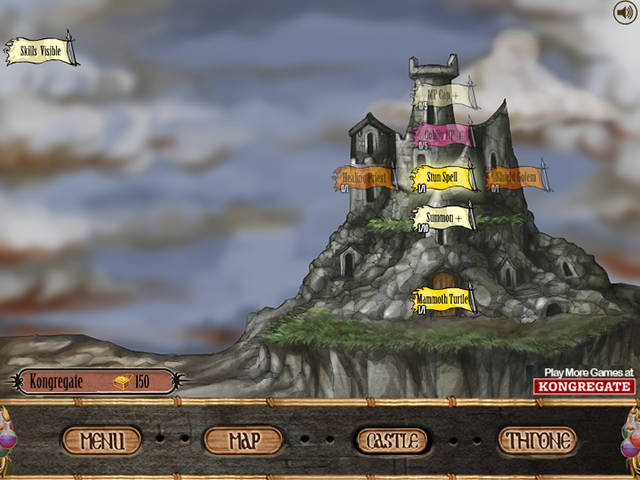The width and height of the screenshot is (640, 480).
Task: Mute sound with the speaker icon
Action: pos(624,13)
